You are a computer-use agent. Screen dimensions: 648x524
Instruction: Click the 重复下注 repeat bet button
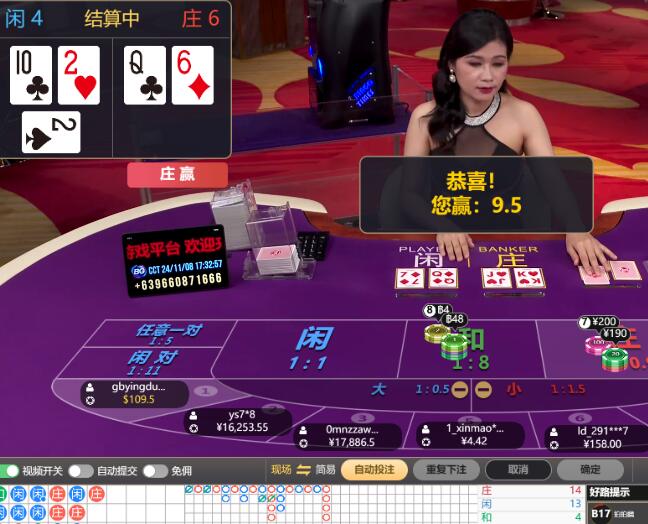click(x=445, y=469)
